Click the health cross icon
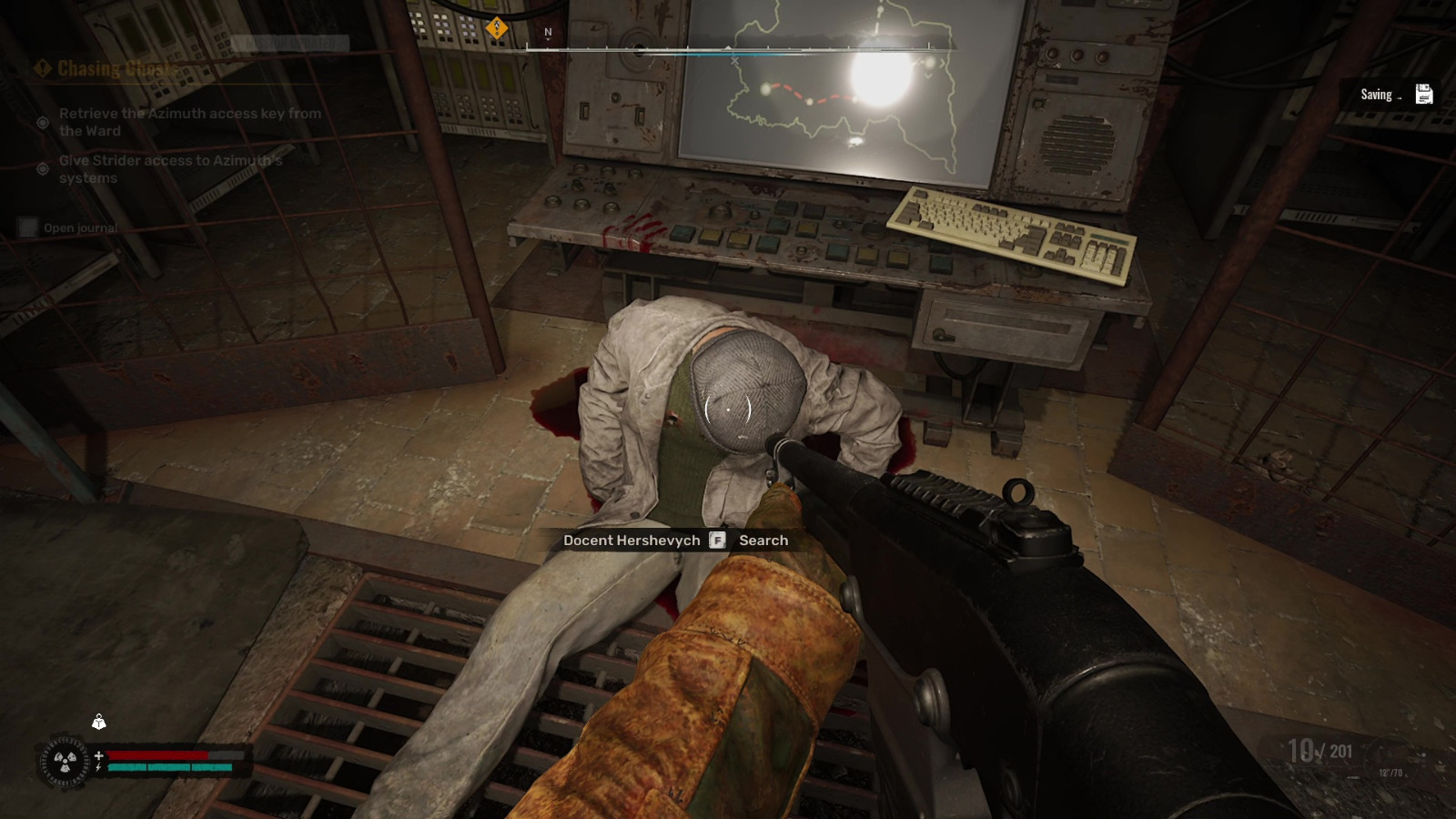The image size is (1456, 819). click(98, 753)
